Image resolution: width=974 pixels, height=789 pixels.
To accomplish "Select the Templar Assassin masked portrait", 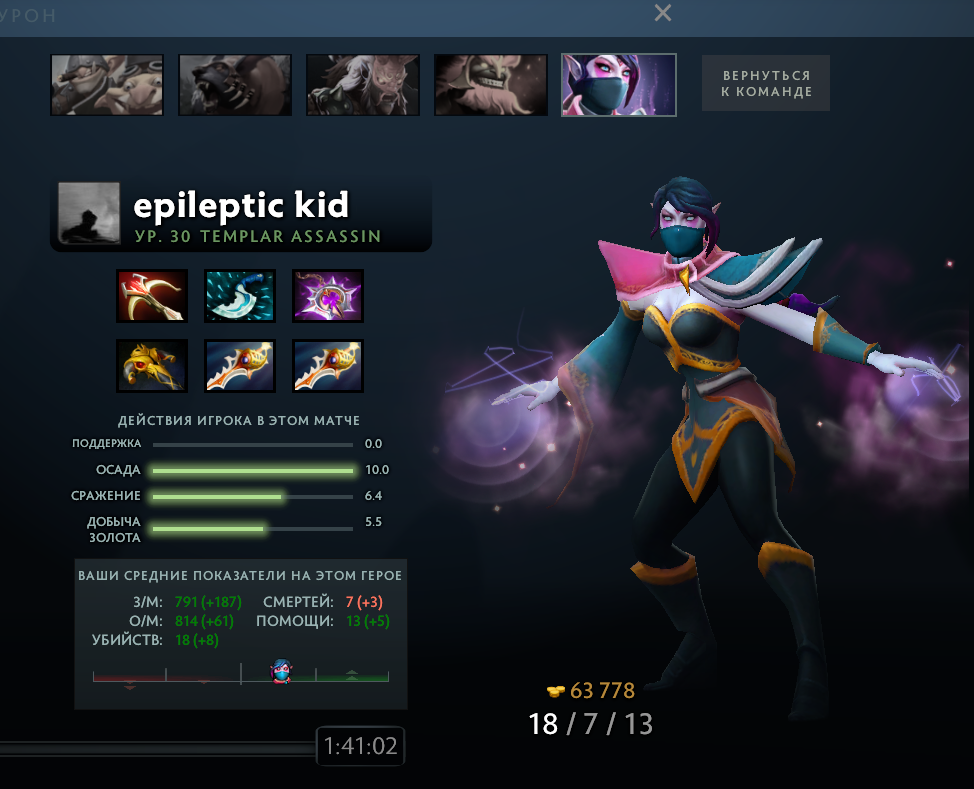I will [x=619, y=84].
